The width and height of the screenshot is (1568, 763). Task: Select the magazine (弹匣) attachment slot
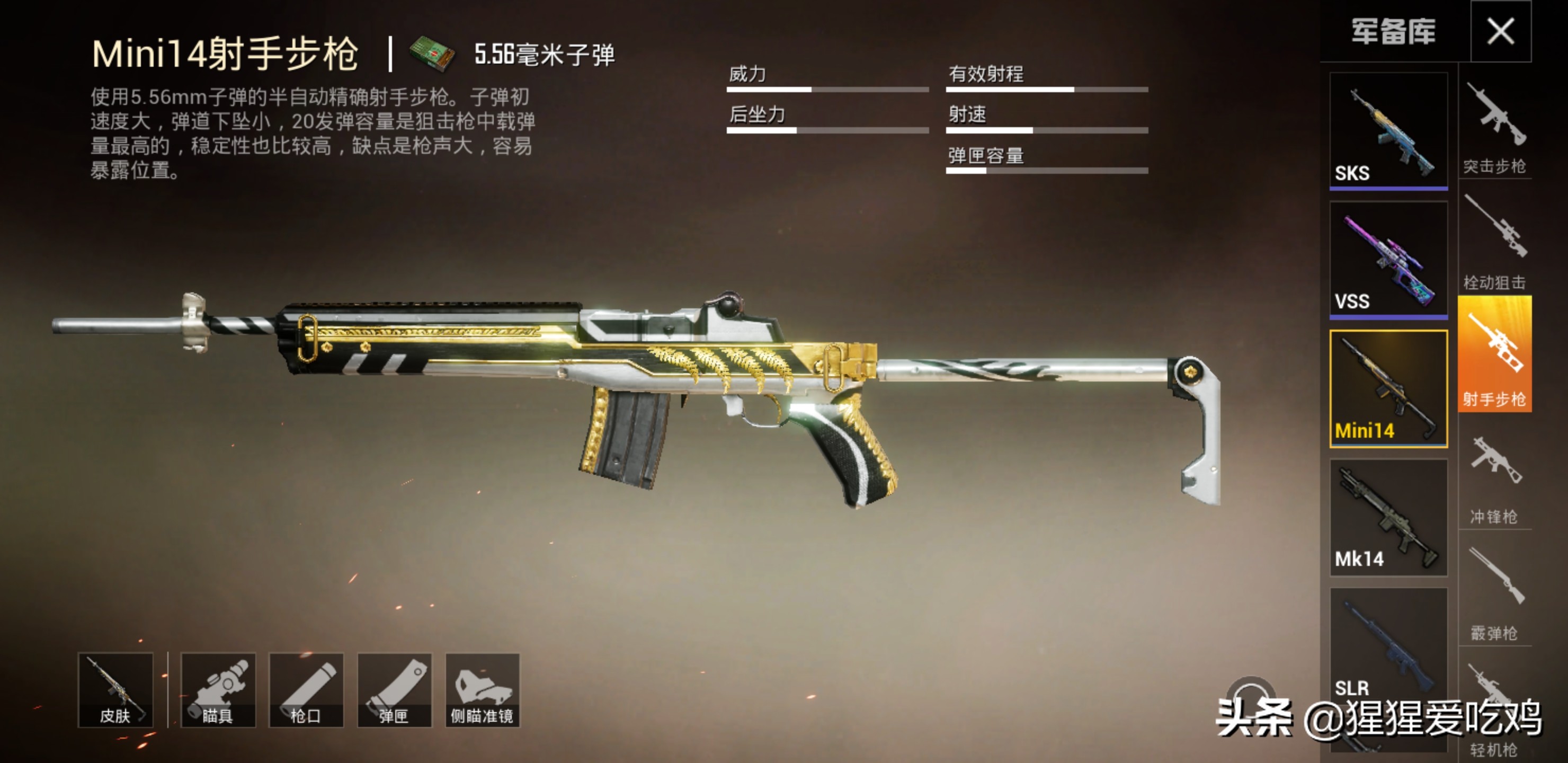click(x=395, y=690)
